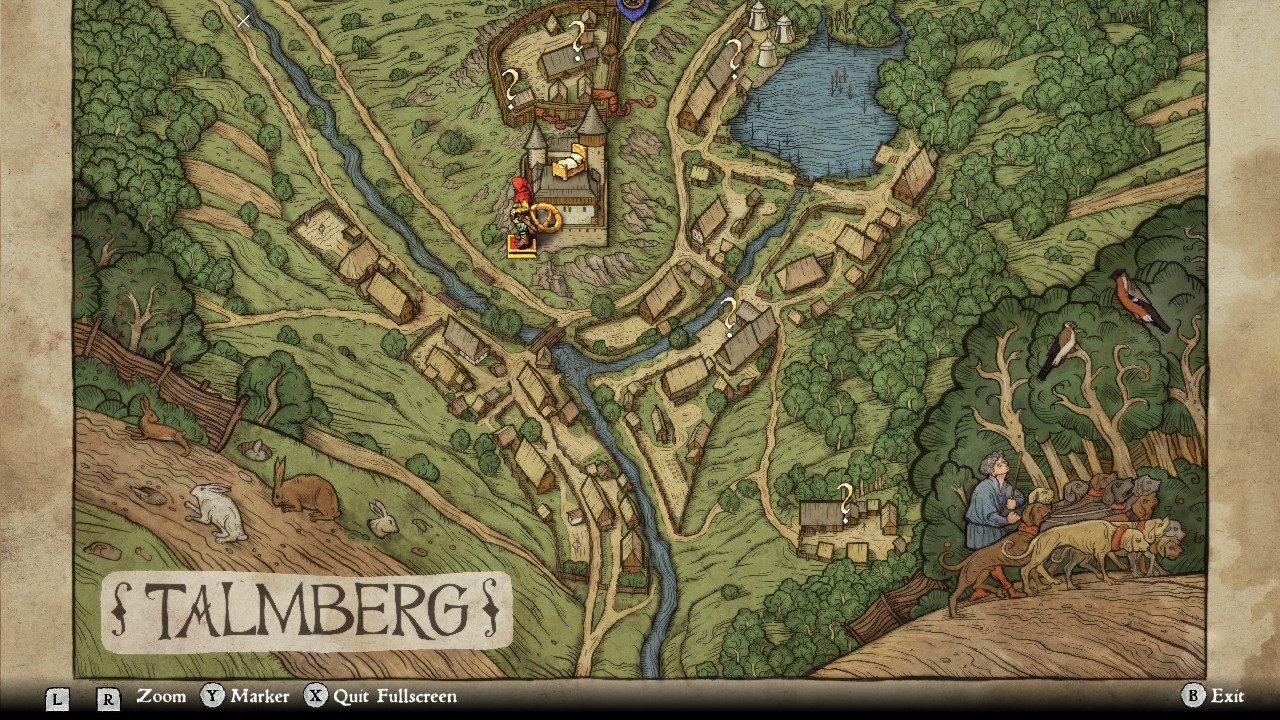The height and width of the screenshot is (720, 1280).
Task: Click the blue shield marker above the fort
Action: [x=632, y=8]
